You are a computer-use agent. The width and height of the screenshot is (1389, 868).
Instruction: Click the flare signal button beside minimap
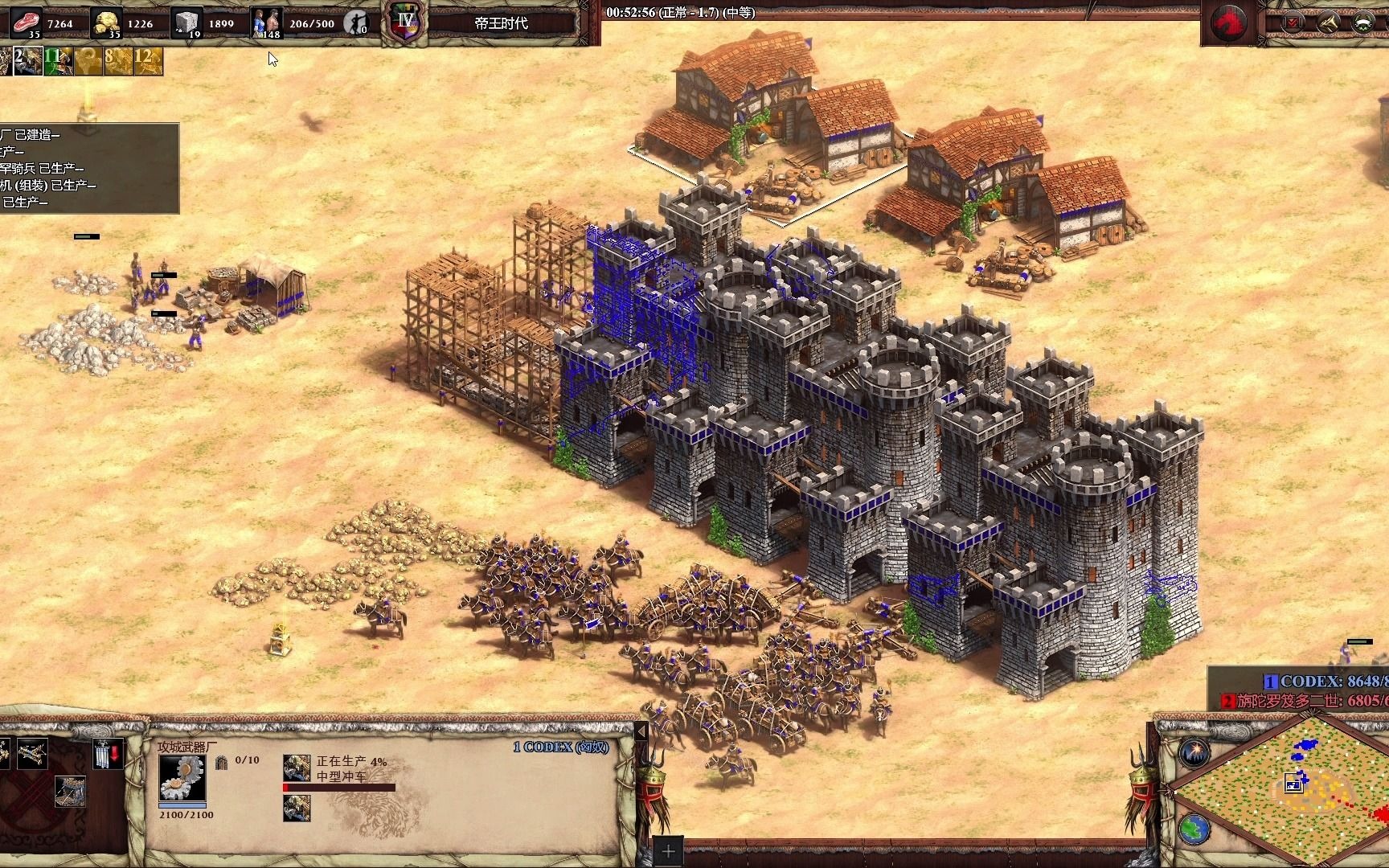click(x=1194, y=751)
